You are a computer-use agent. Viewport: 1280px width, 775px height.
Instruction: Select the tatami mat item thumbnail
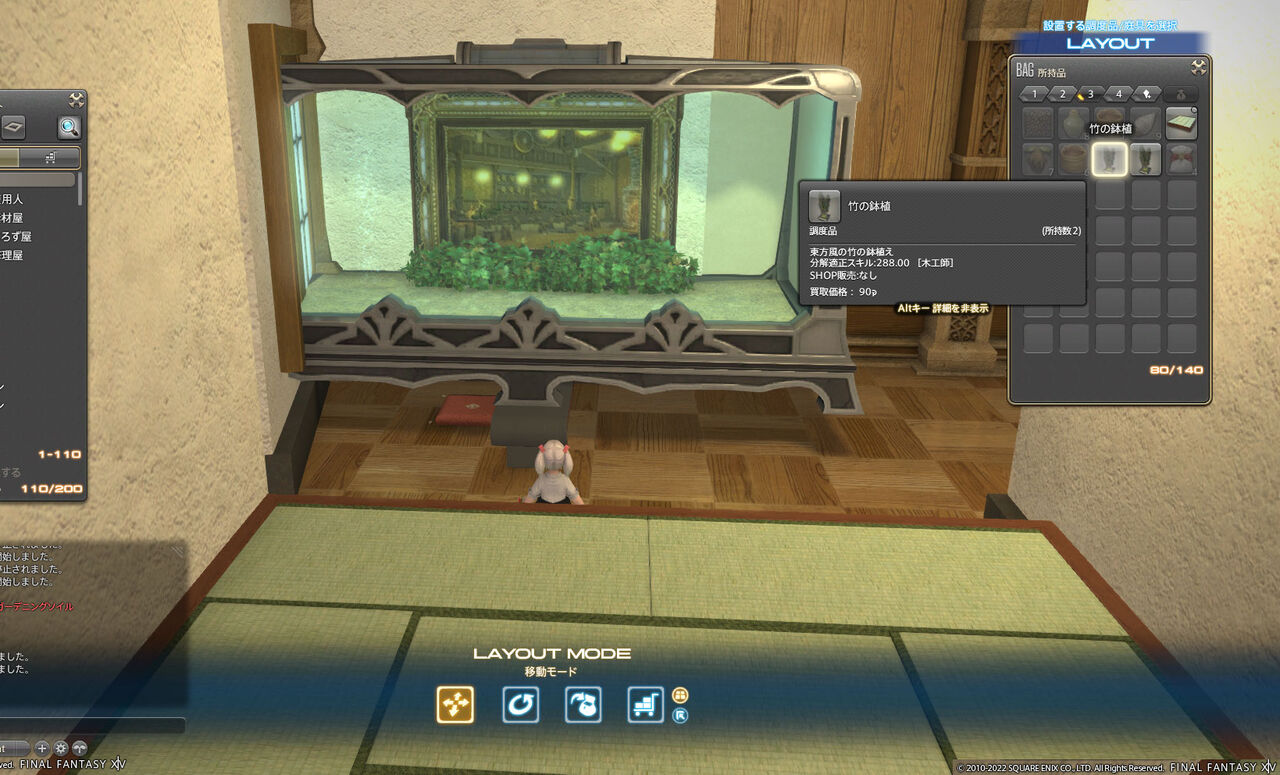point(1181,124)
